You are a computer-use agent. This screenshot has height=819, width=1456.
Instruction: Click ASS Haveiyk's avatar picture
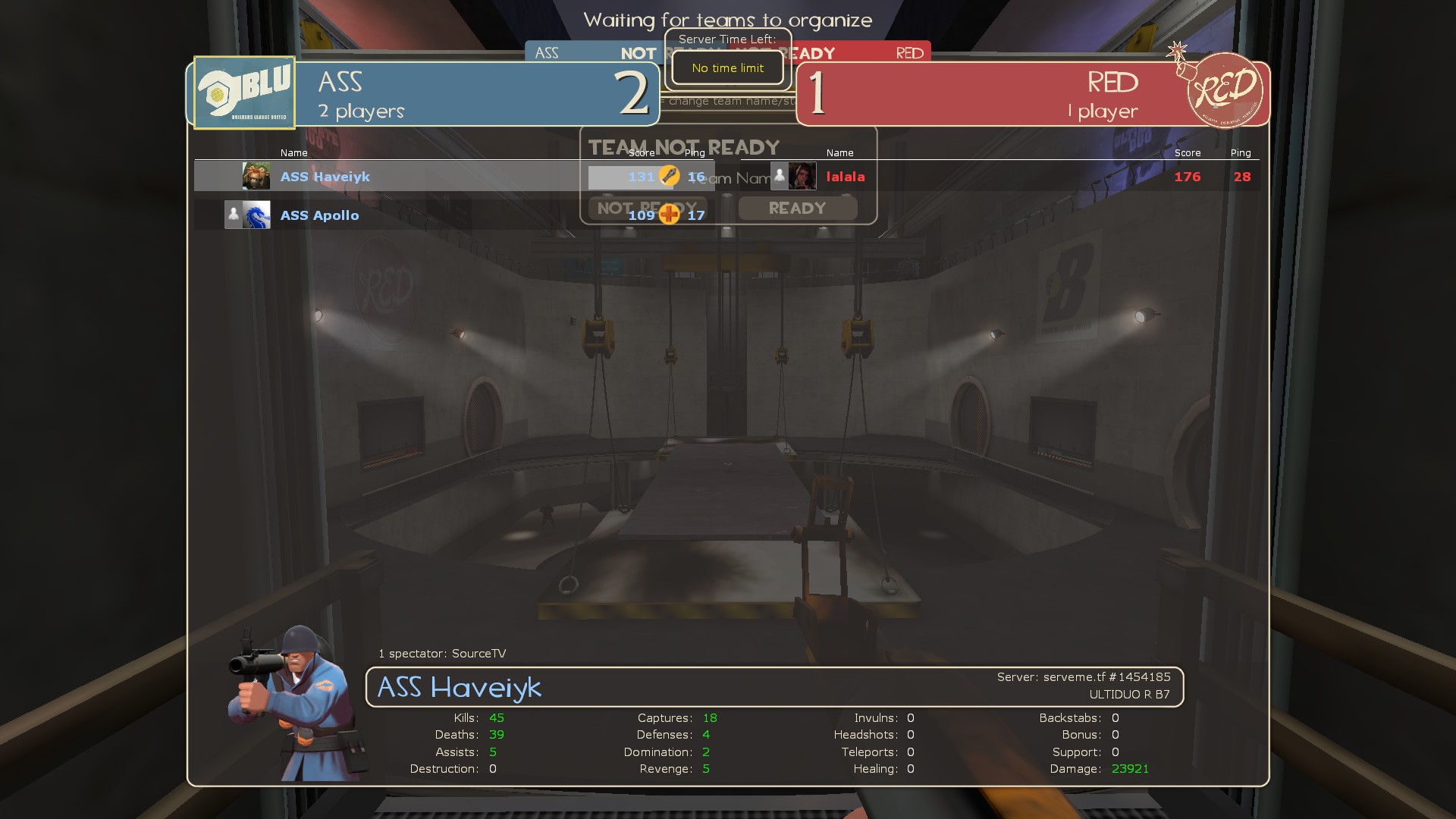pyautogui.click(x=256, y=177)
